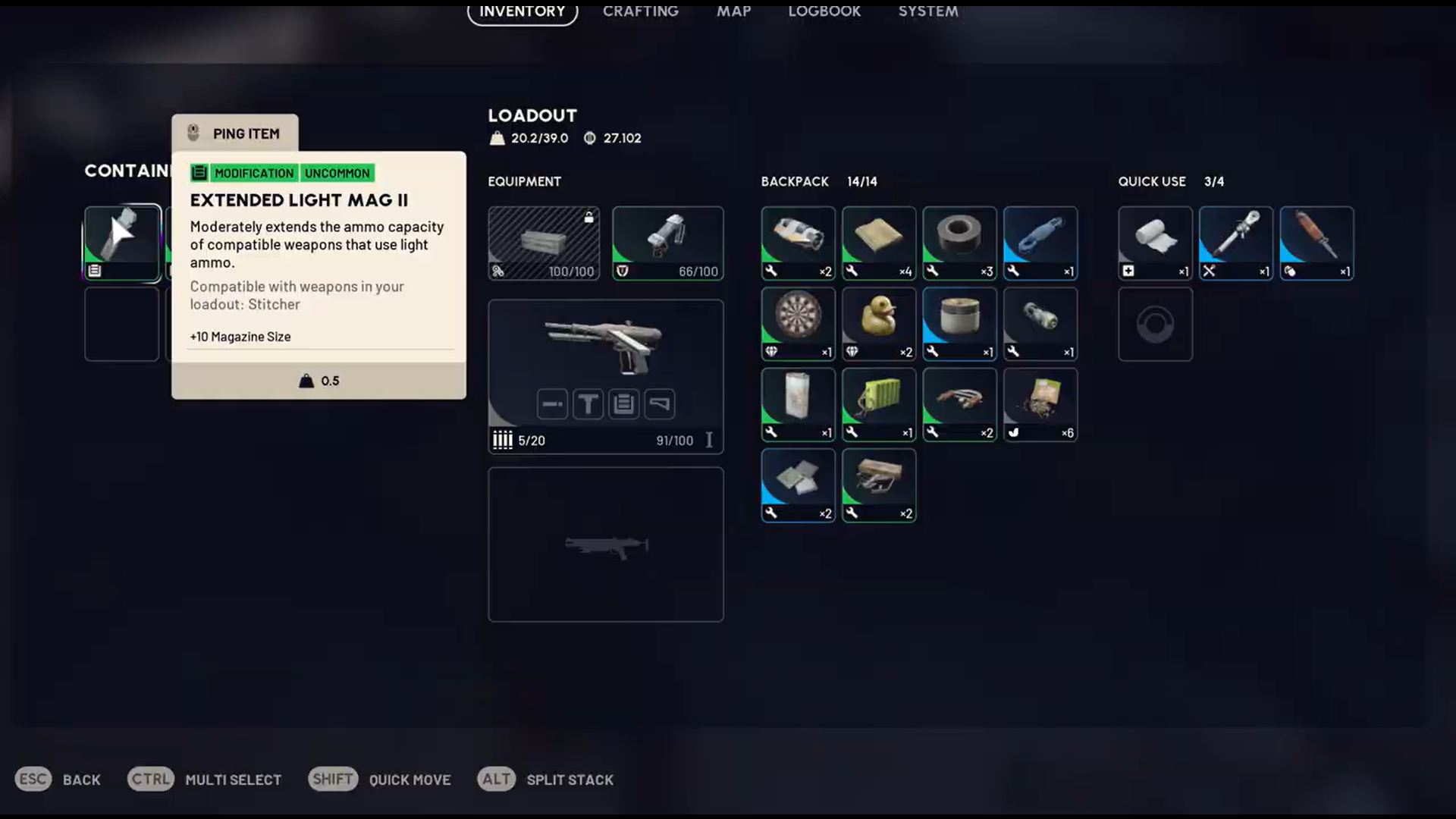
Task: Select the bandage quick use slot
Action: tap(1155, 243)
